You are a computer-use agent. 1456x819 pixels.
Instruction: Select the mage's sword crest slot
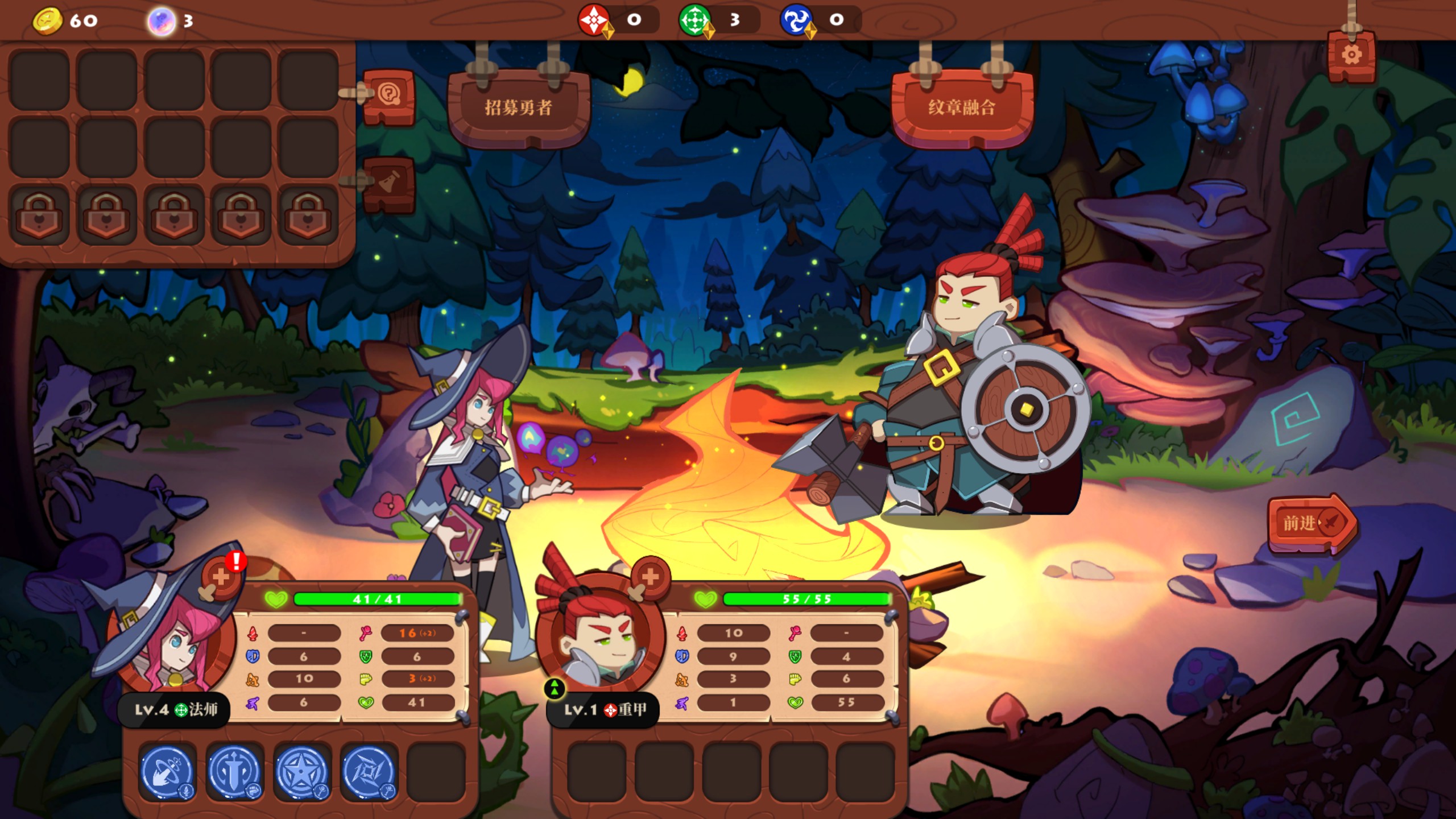(235, 772)
